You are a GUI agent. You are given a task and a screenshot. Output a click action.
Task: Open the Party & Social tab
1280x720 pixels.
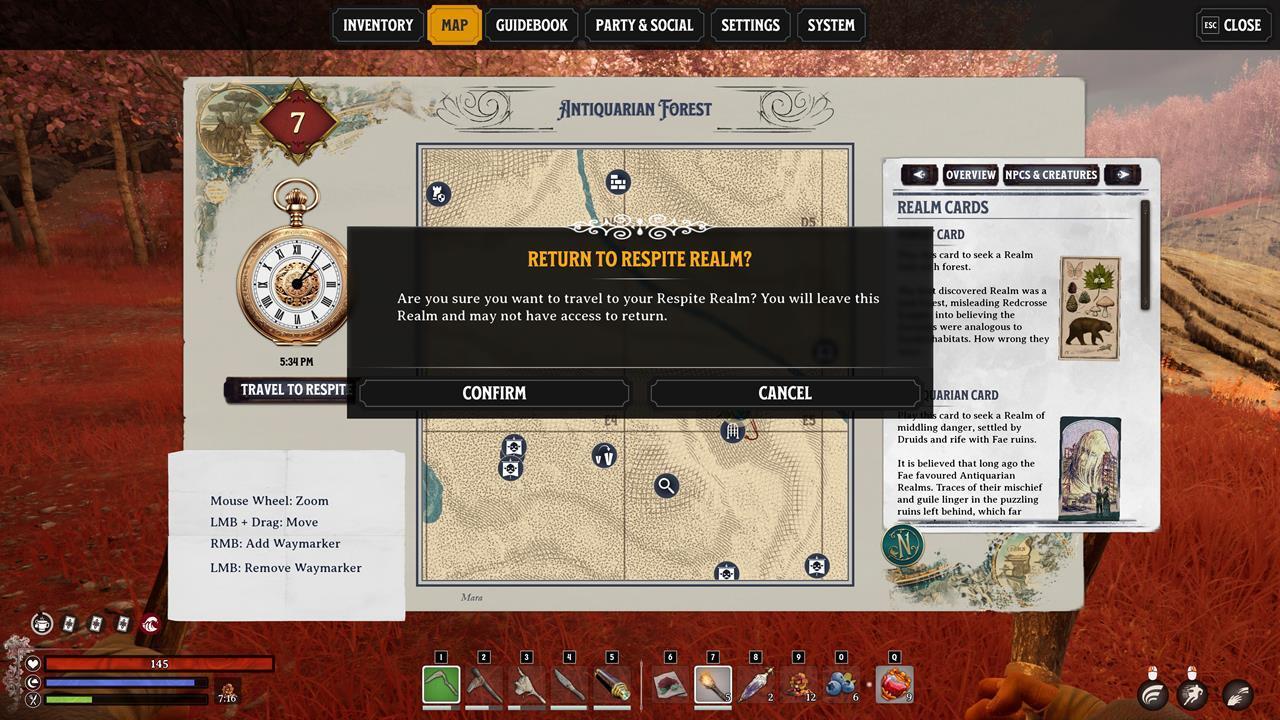pos(643,25)
